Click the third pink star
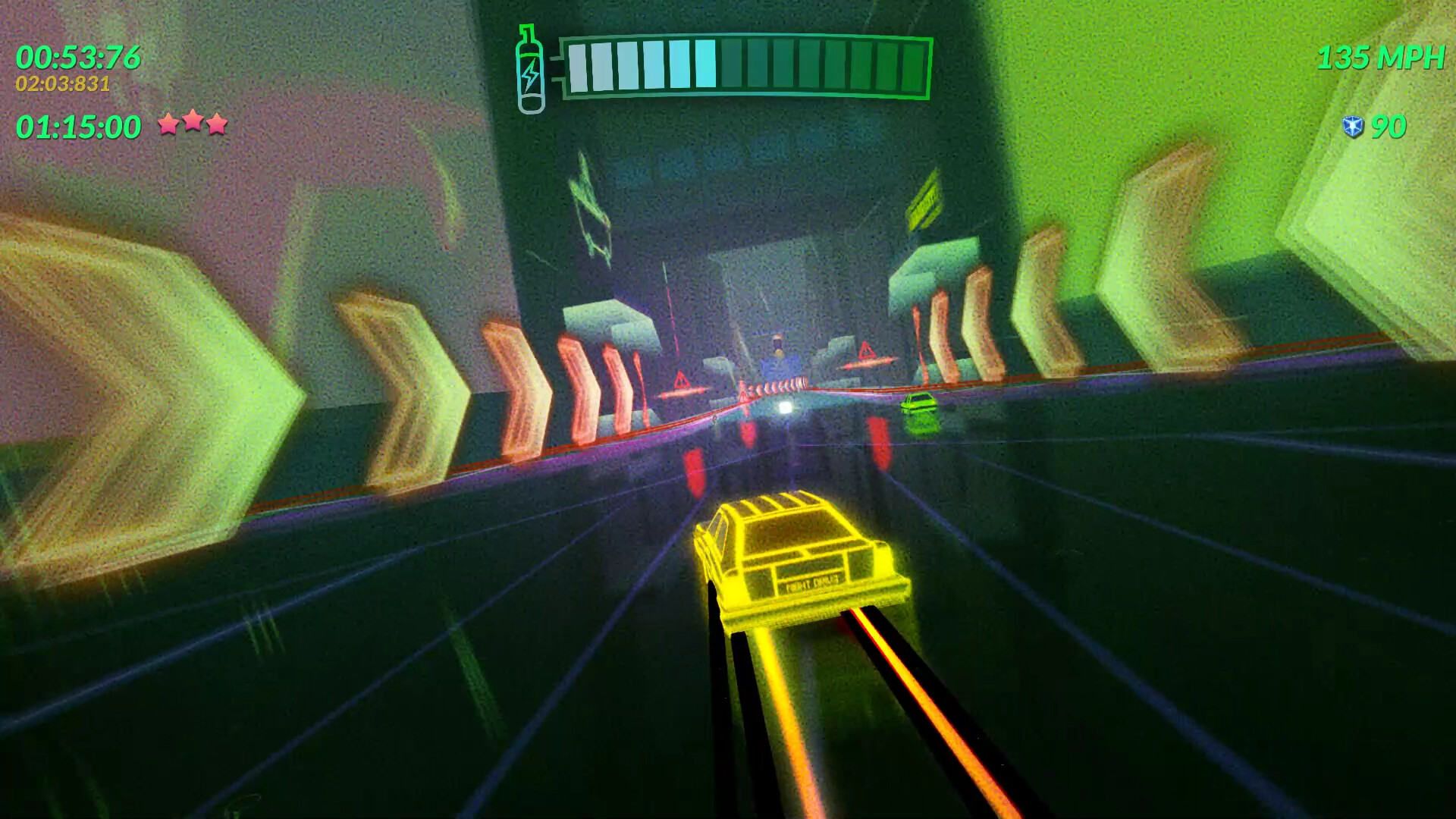Viewport: 1456px width, 819px height. tap(216, 124)
